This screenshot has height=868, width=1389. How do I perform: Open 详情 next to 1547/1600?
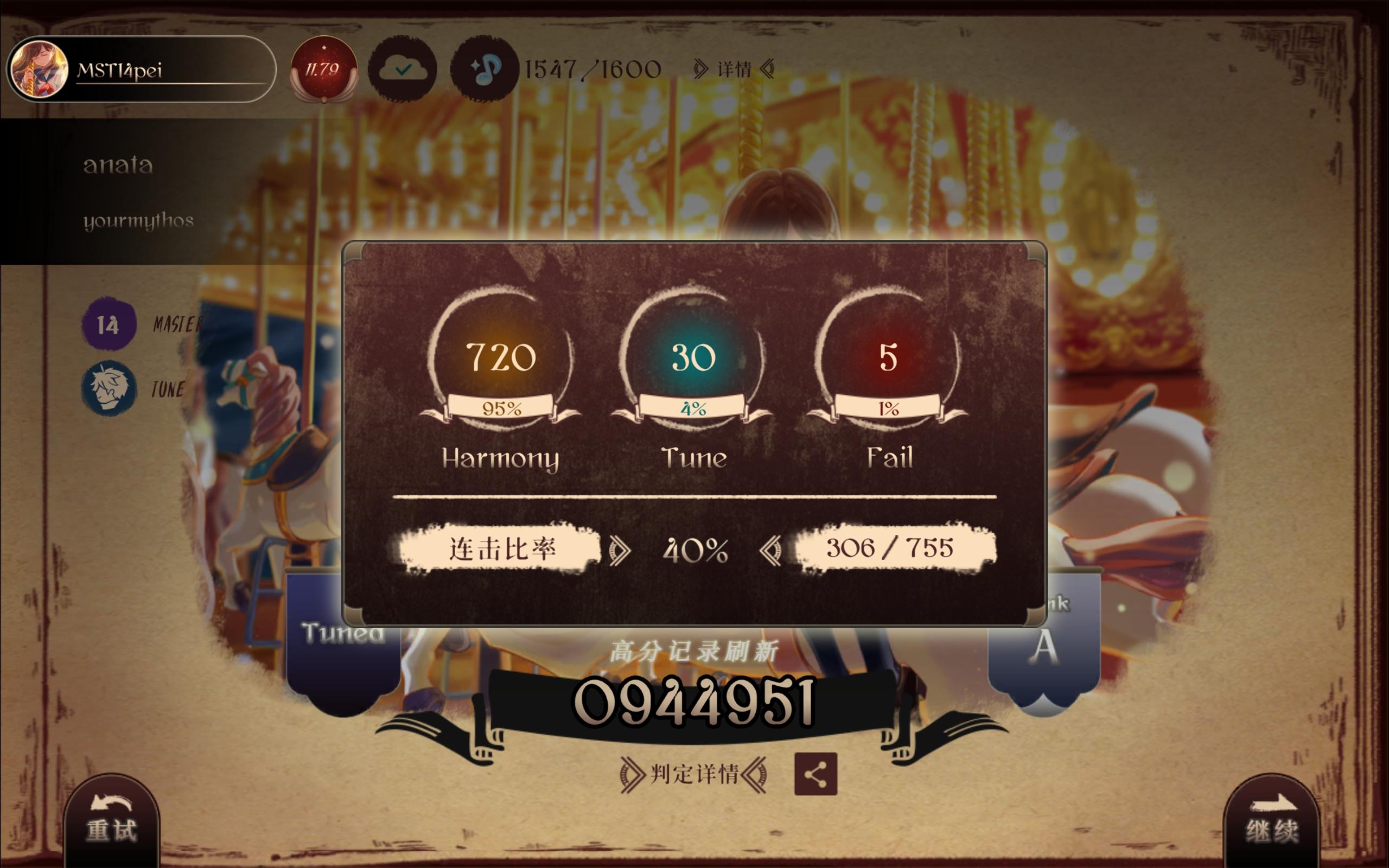coord(732,69)
